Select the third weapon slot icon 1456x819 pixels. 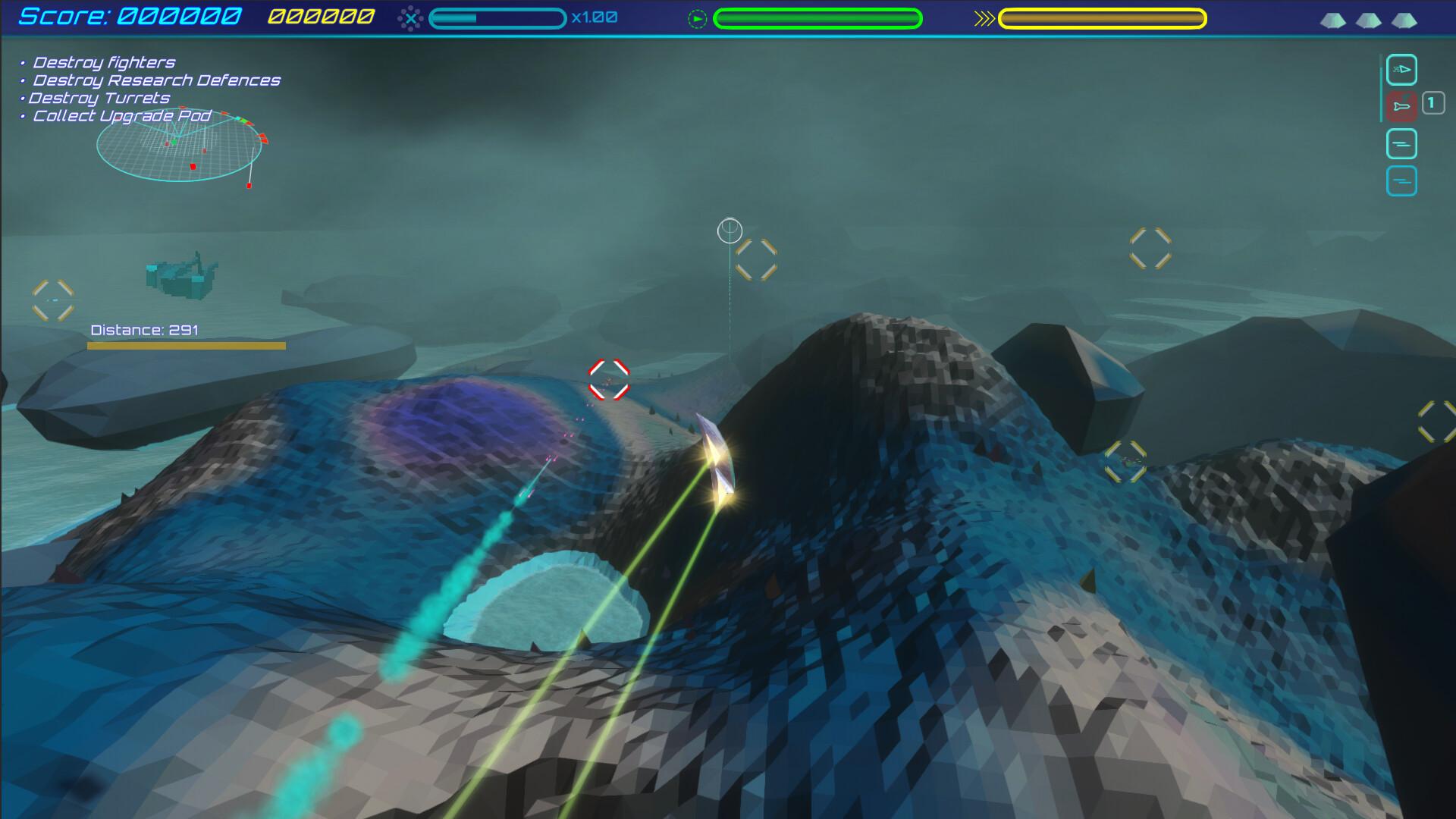point(1402,143)
